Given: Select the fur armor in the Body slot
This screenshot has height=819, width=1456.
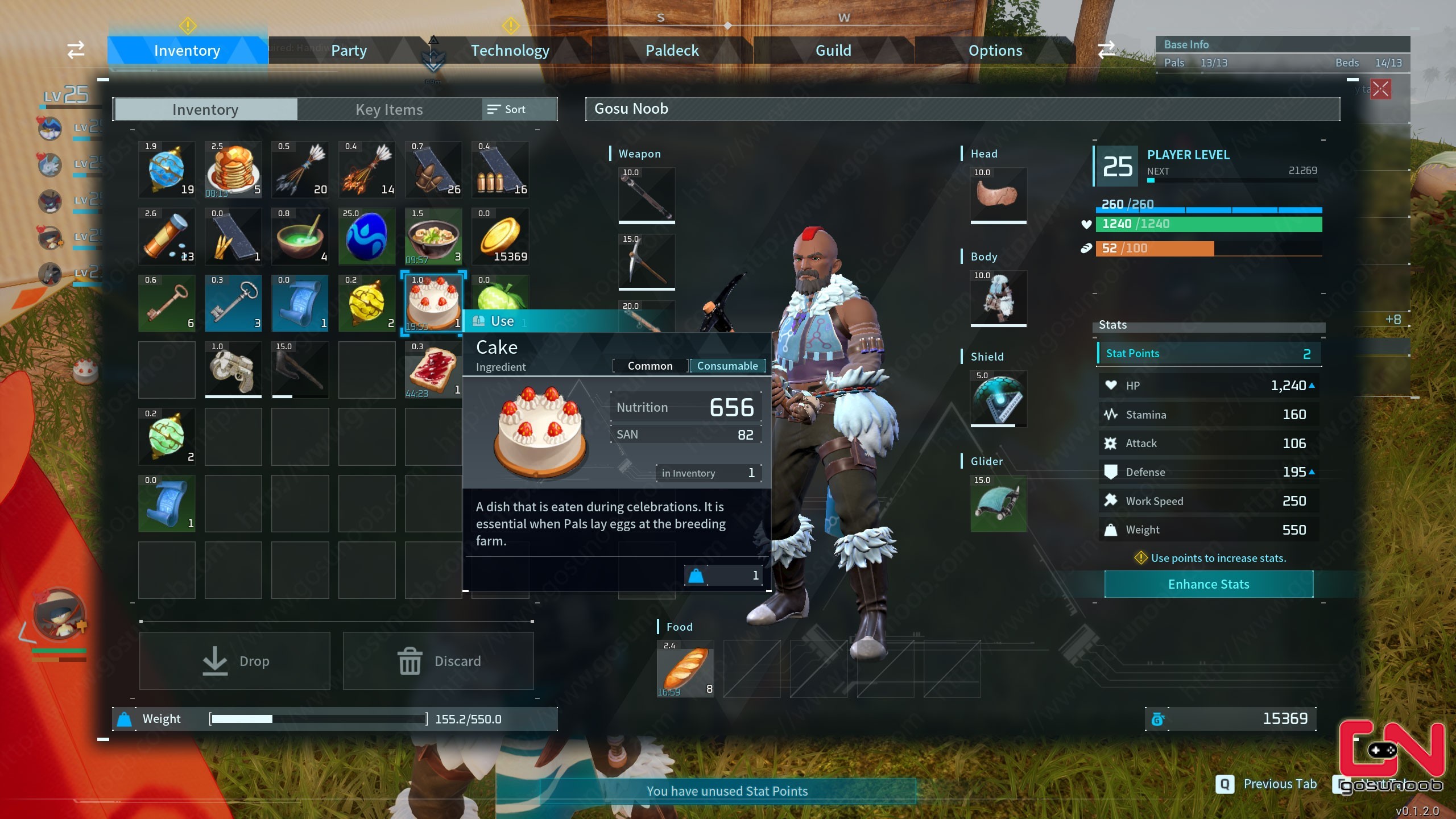Looking at the screenshot, I should (998, 299).
